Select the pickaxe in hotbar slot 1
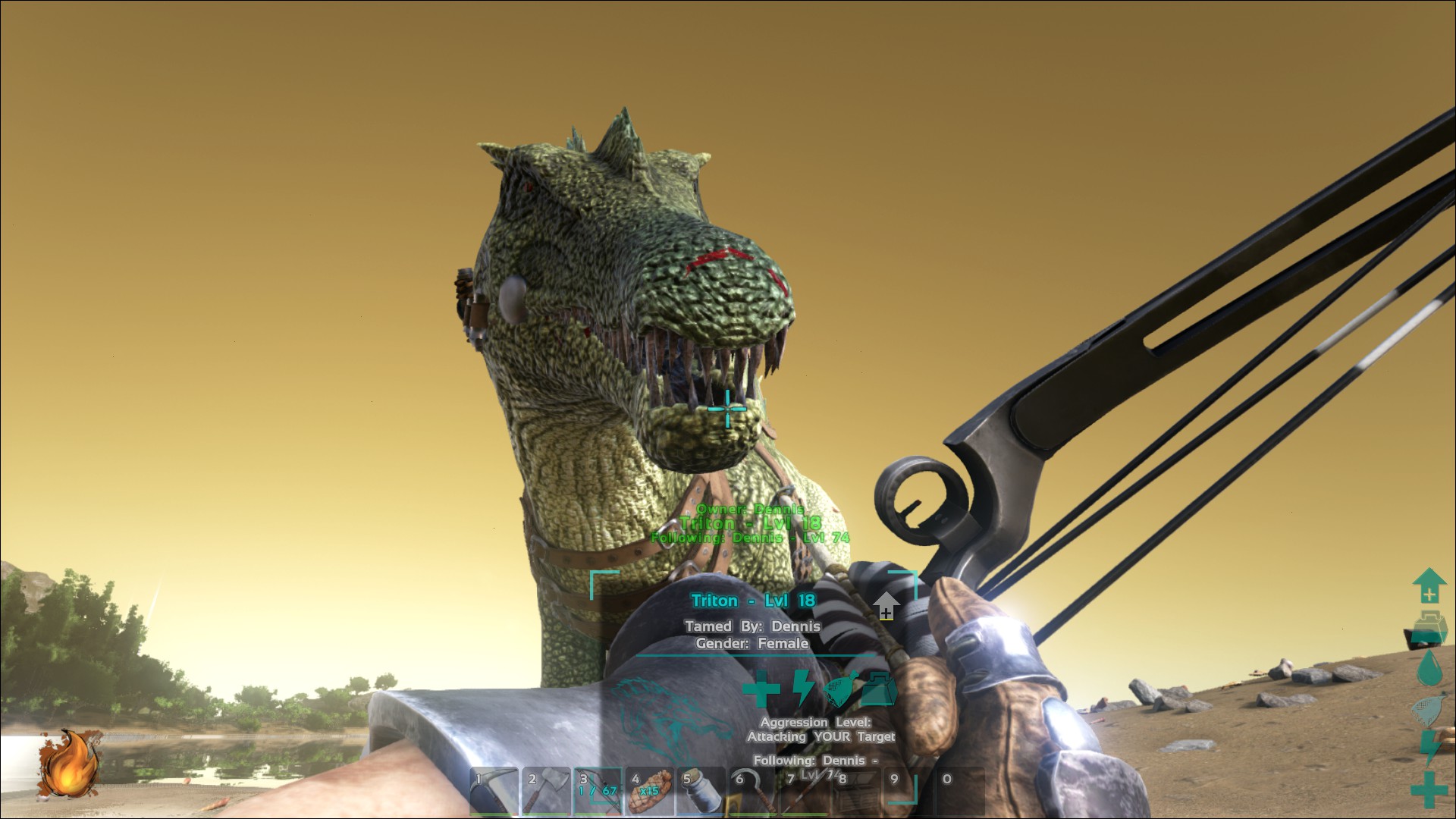This screenshot has height=819, width=1456. pyautogui.click(x=494, y=791)
